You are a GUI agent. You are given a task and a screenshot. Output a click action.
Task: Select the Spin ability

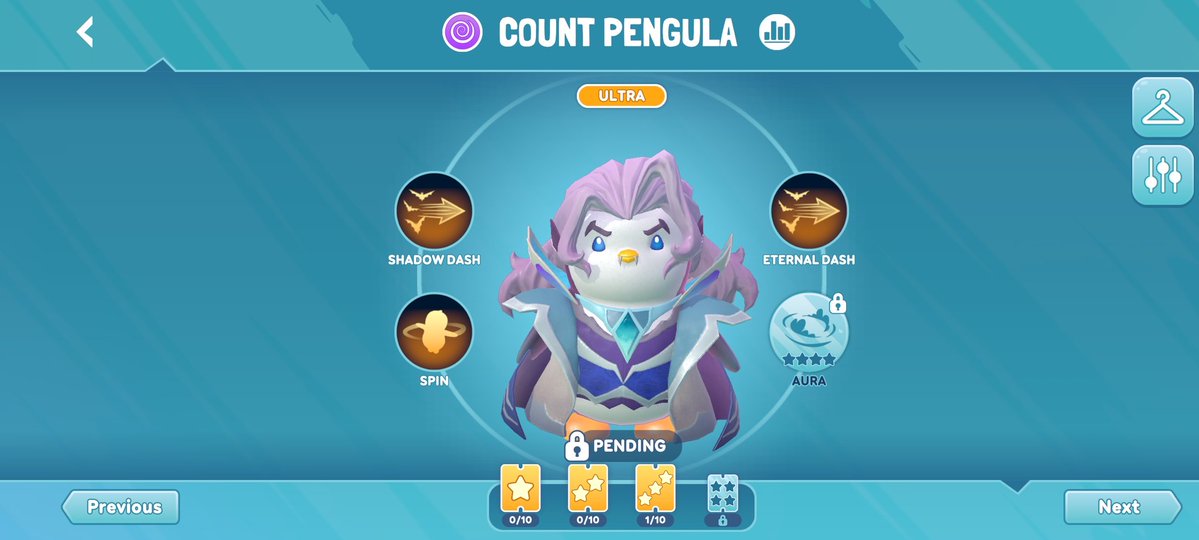coord(434,332)
